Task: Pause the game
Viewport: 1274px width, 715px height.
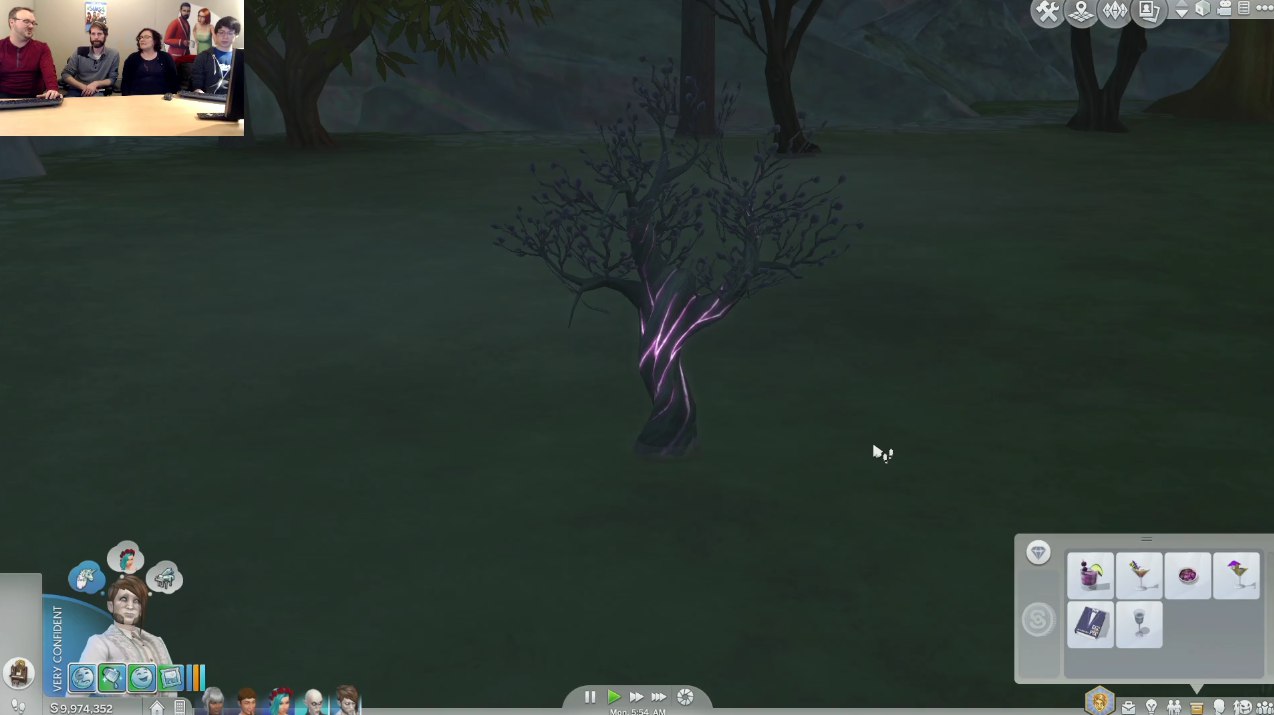Action: tap(590, 697)
